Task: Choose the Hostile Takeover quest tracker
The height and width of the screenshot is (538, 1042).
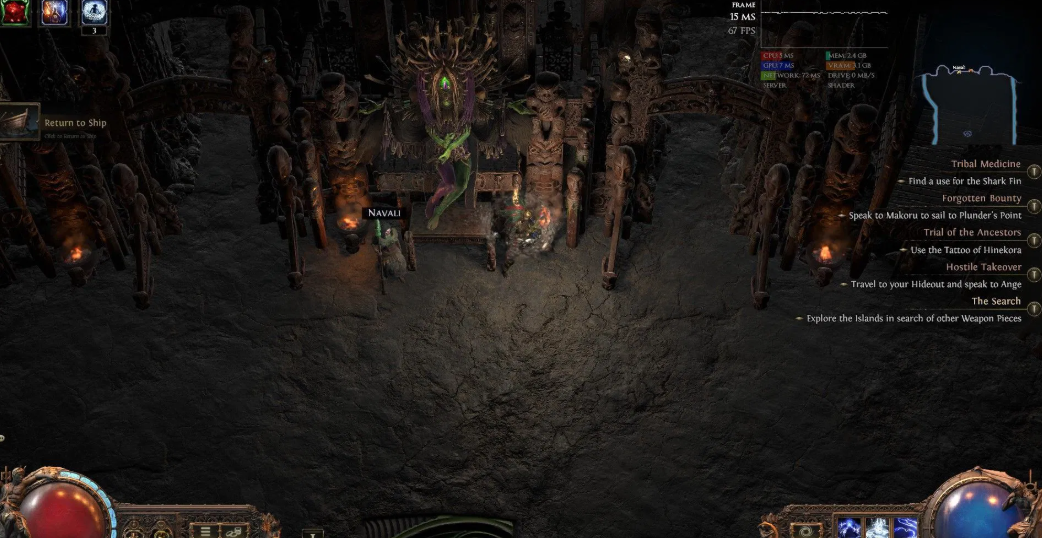Action: [x=983, y=267]
